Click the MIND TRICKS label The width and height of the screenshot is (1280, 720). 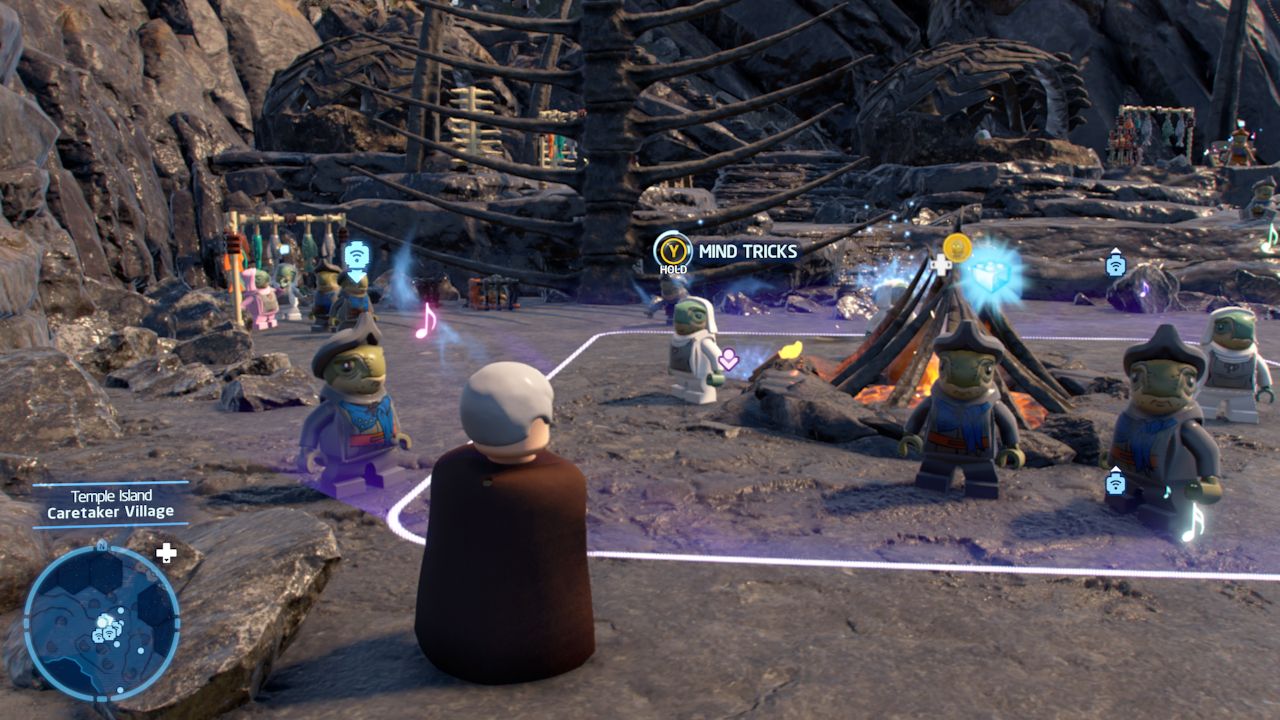point(747,250)
